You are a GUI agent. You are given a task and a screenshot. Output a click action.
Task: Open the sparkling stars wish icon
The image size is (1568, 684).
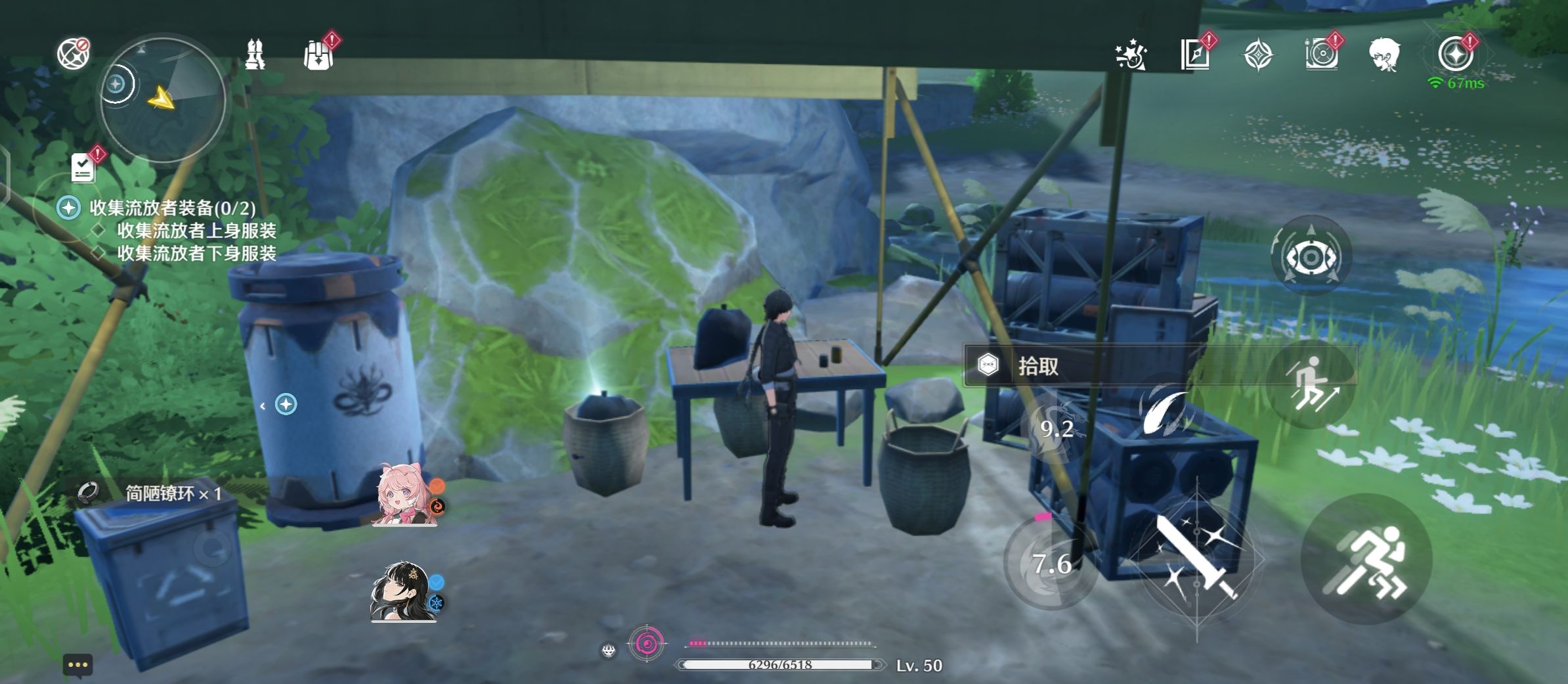coord(1131,55)
